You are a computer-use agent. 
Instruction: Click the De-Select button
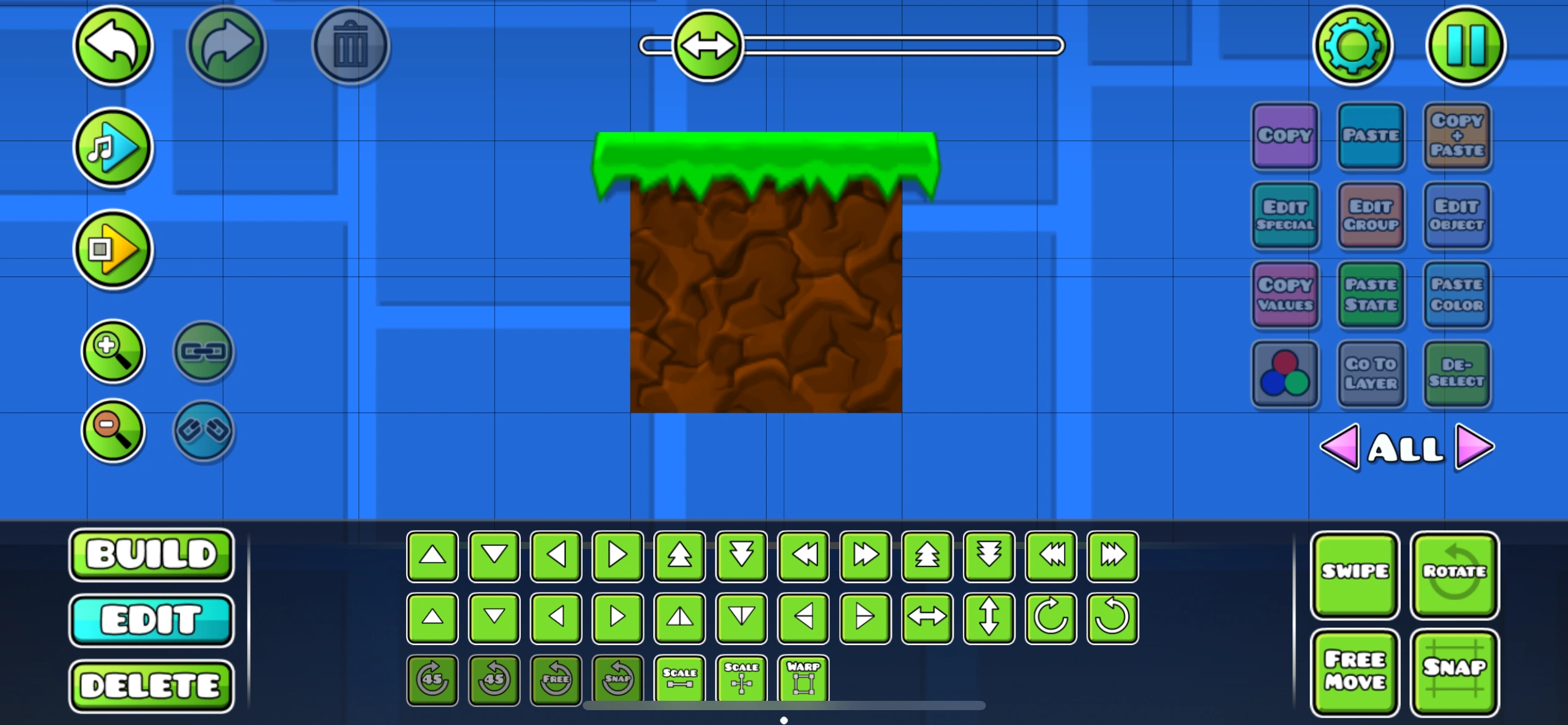(x=1457, y=374)
